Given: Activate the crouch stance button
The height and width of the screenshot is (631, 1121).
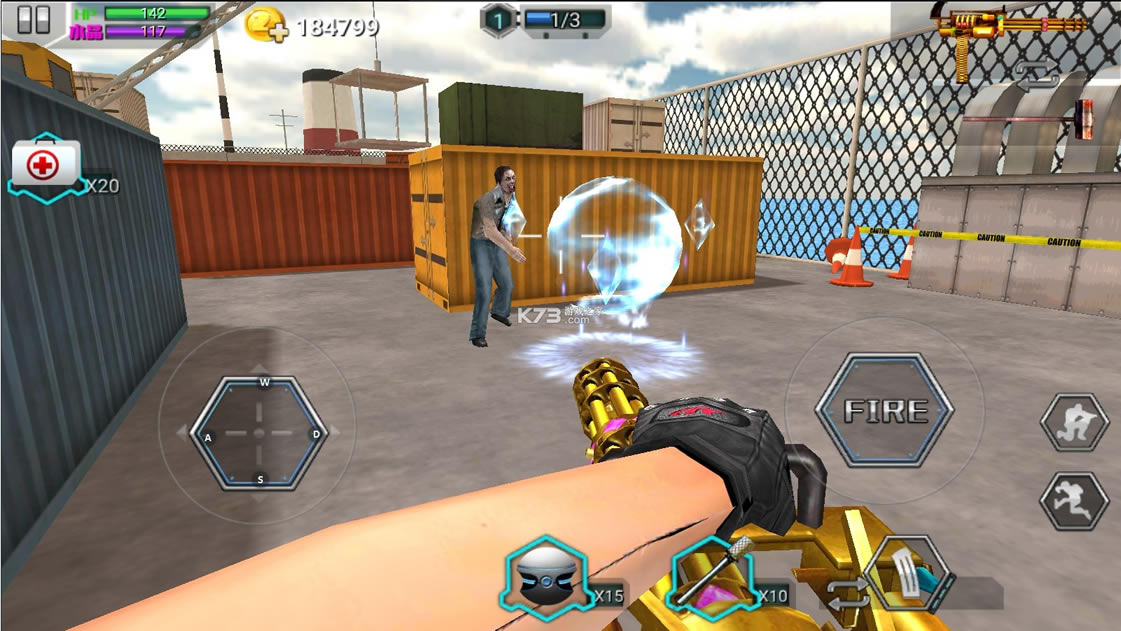Looking at the screenshot, I should (x=1075, y=423).
